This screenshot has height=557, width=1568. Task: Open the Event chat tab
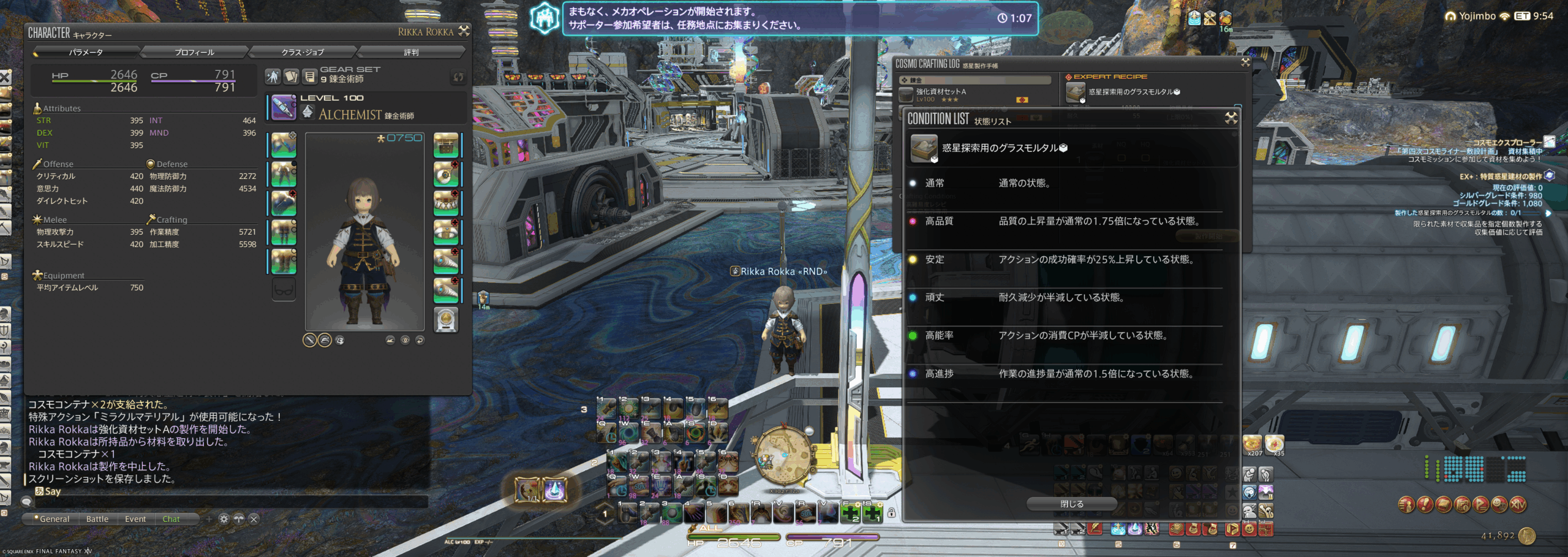pyautogui.click(x=135, y=519)
